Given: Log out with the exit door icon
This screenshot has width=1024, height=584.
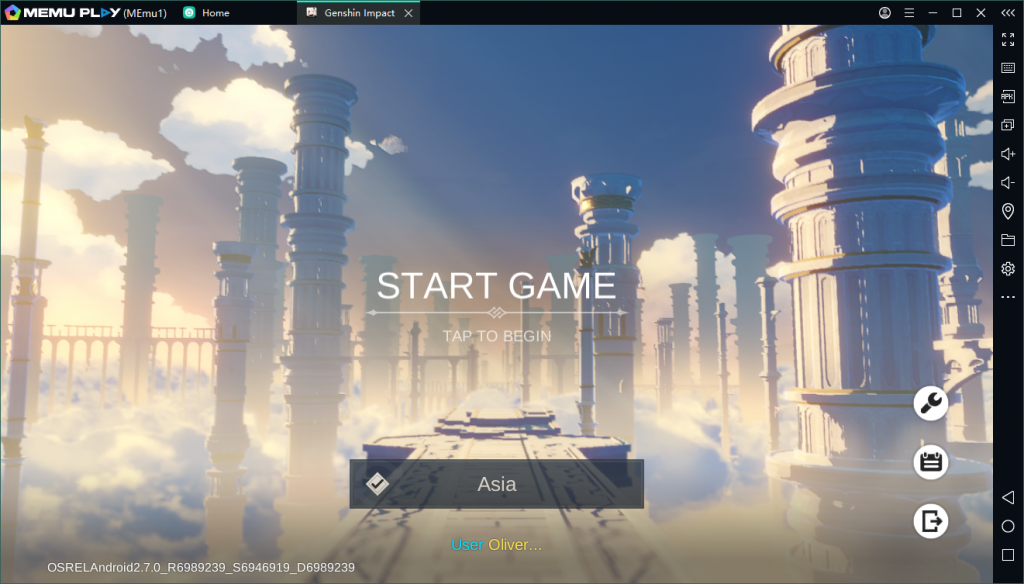Looking at the screenshot, I should point(931,521).
